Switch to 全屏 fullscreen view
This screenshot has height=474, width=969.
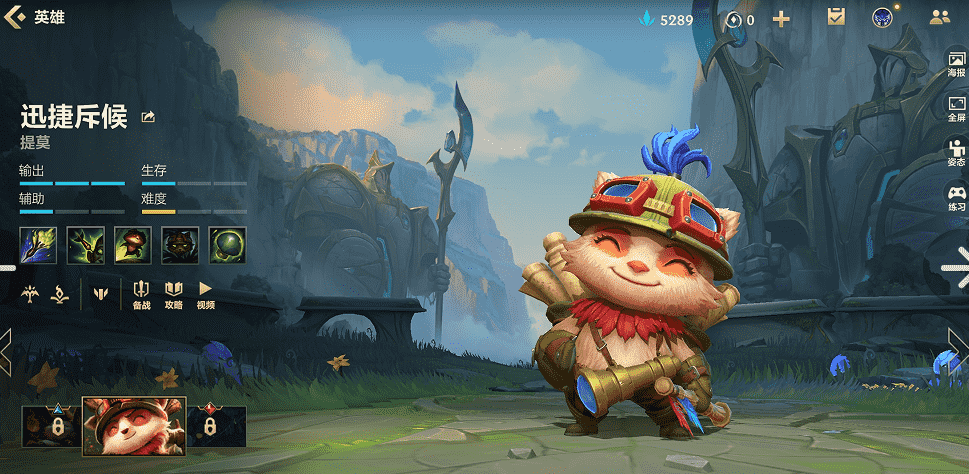tap(956, 108)
